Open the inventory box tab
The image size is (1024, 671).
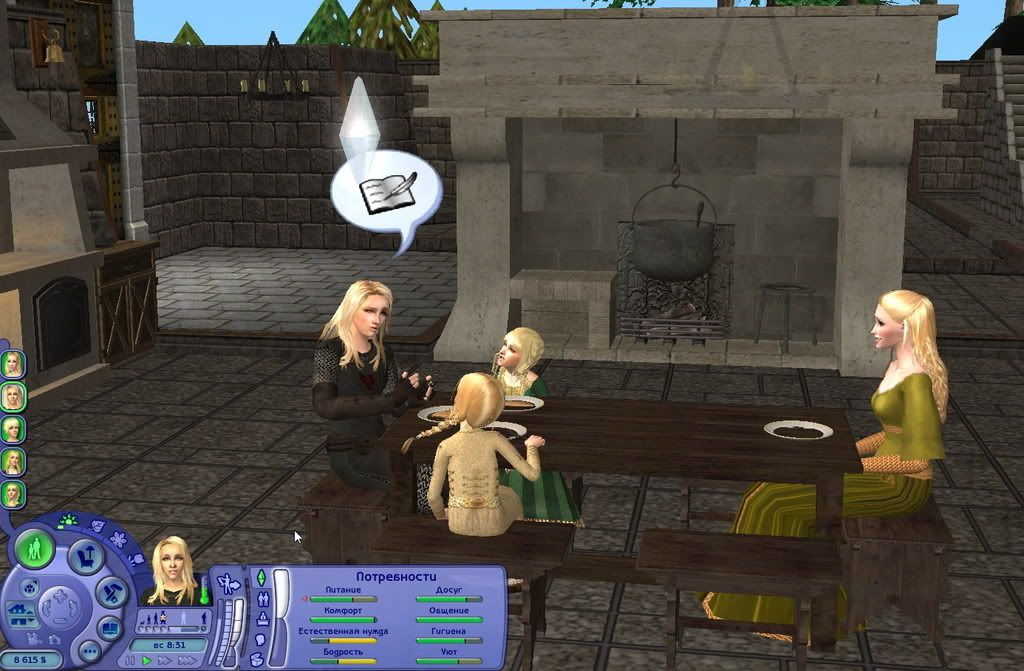tap(257, 658)
